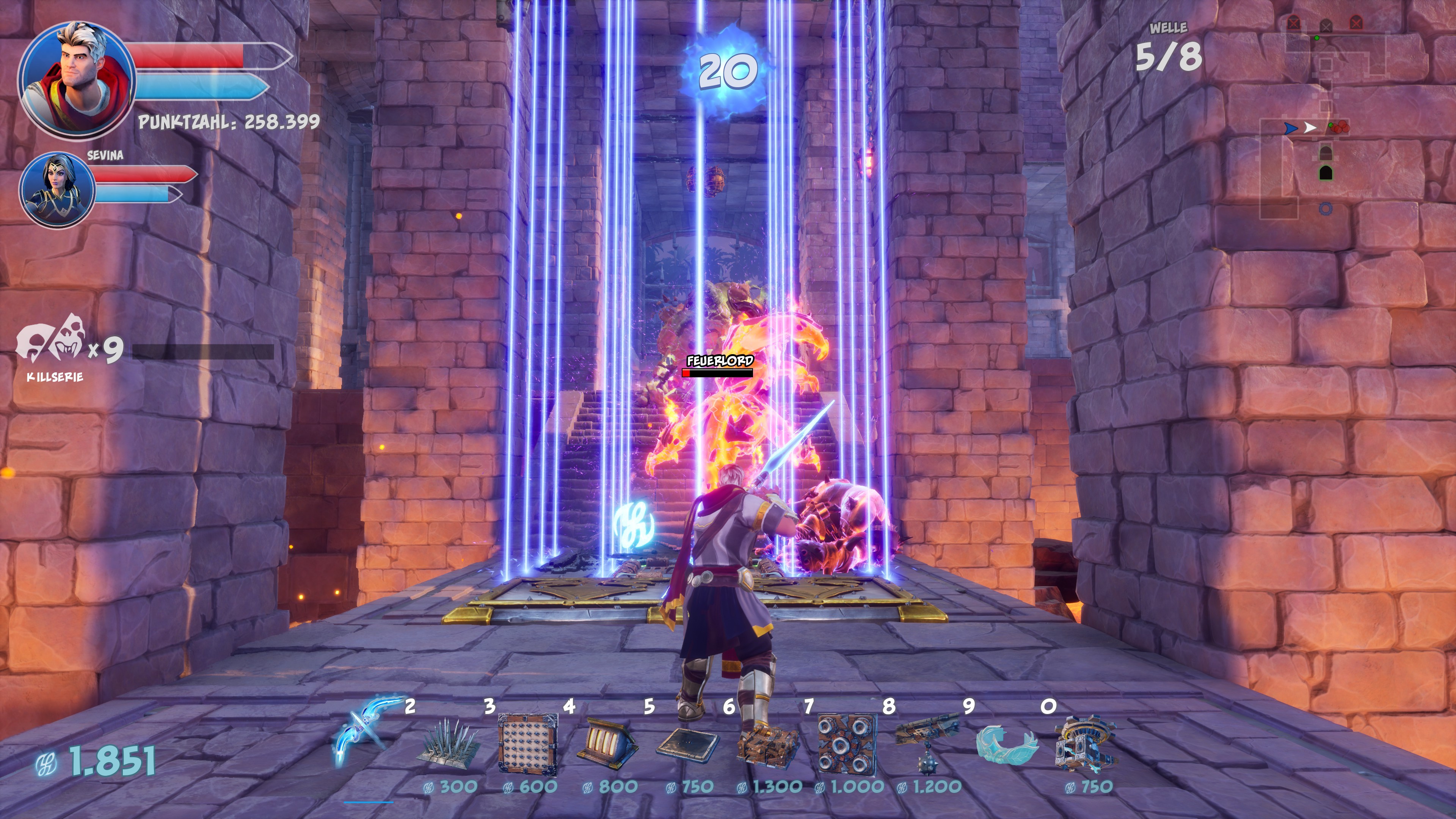Click the player hero portrait
1456x819 pixels.
76,80
